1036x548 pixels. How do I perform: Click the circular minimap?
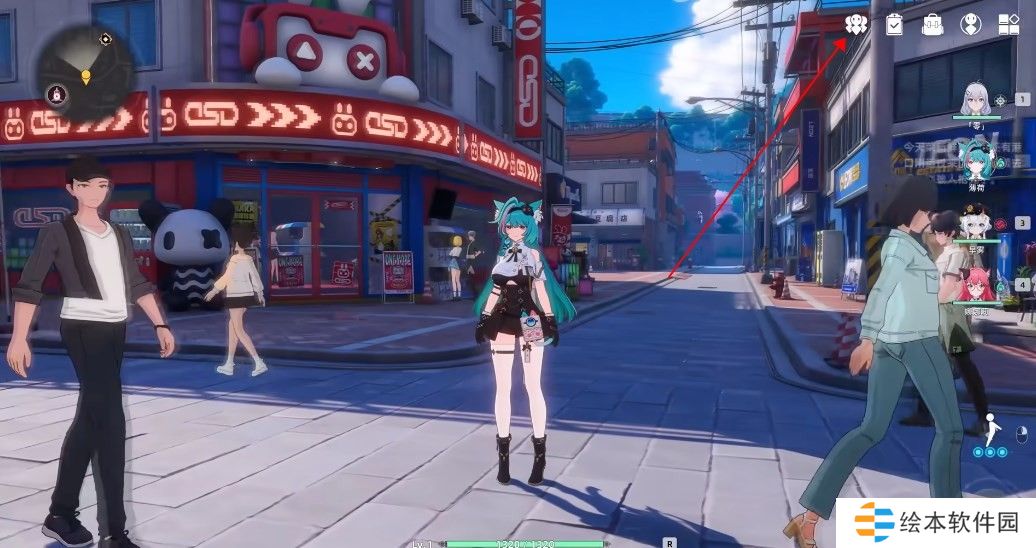point(85,72)
